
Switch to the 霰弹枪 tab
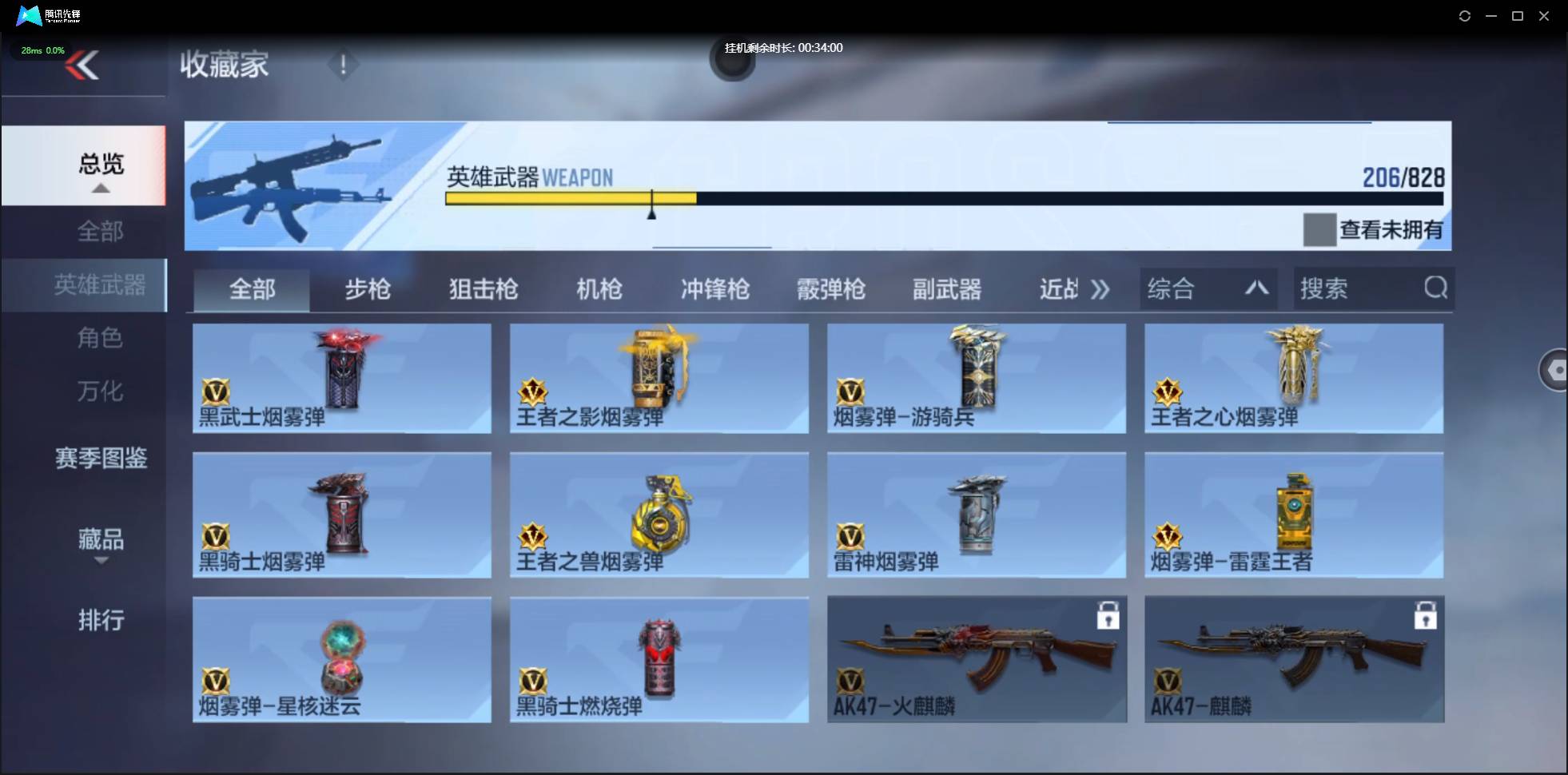click(831, 289)
